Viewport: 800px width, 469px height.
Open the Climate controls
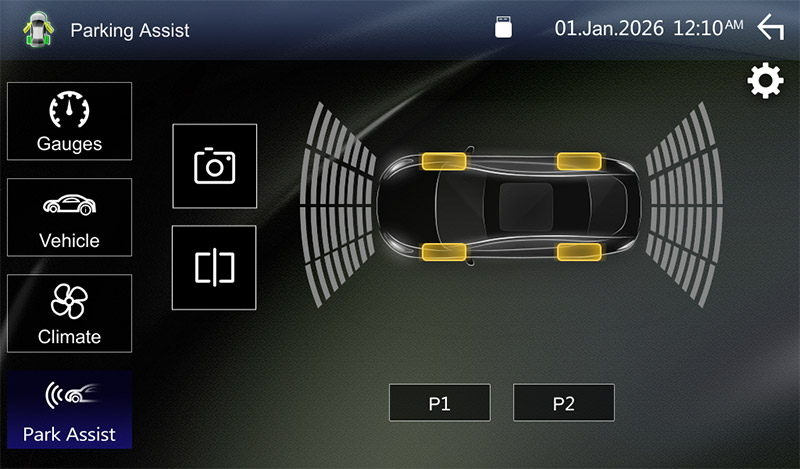[70, 313]
